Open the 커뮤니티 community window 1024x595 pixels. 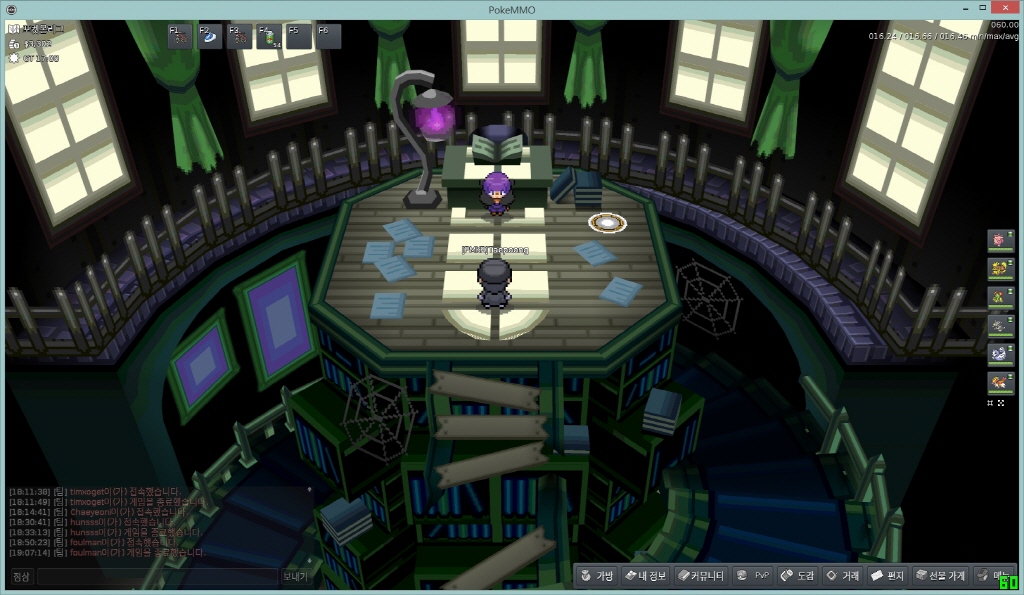[700, 576]
